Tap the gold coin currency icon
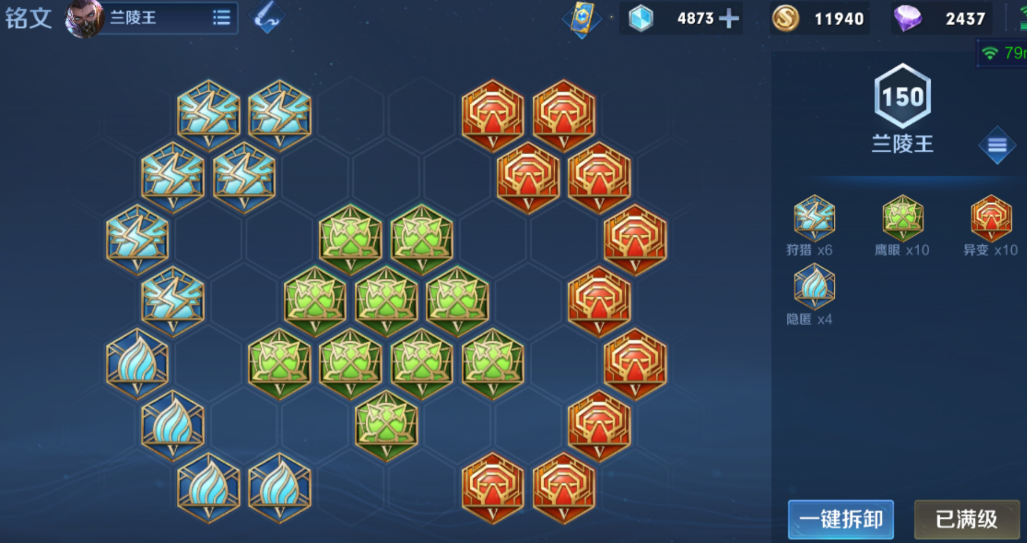This screenshot has height=543, width=1027. (785, 18)
